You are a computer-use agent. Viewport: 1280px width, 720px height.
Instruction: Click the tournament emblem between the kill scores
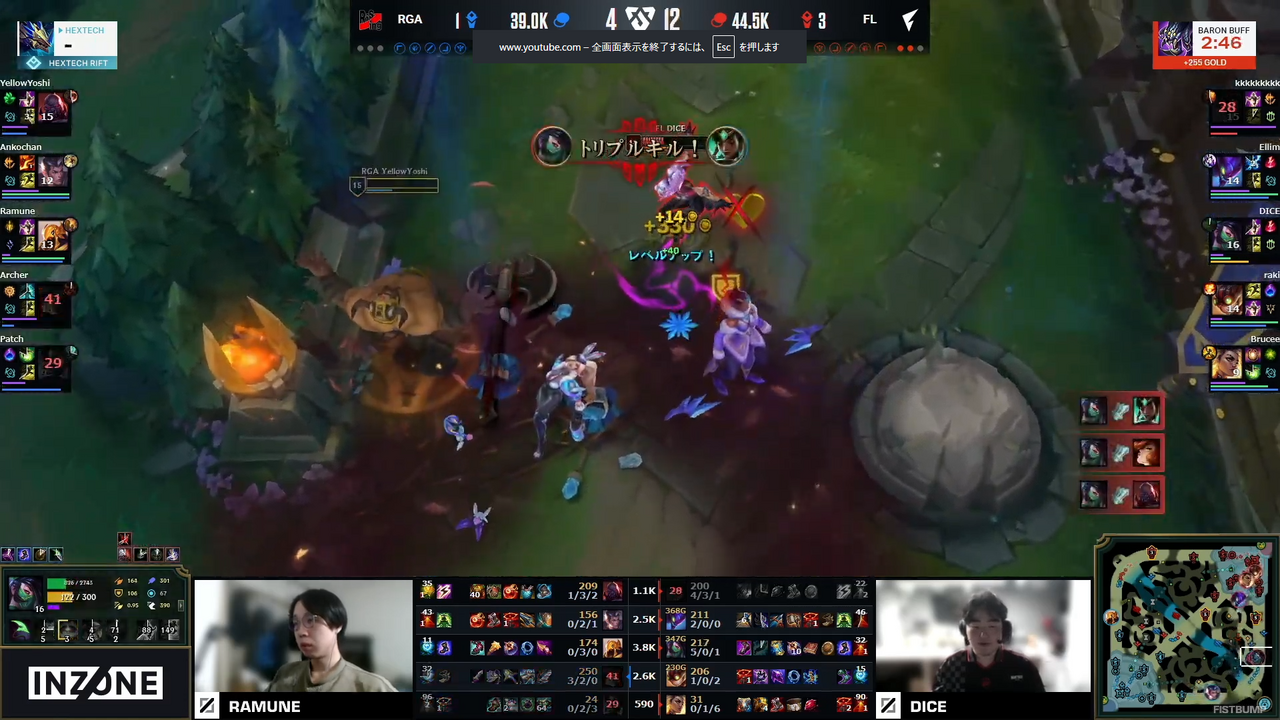click(640, 19)
